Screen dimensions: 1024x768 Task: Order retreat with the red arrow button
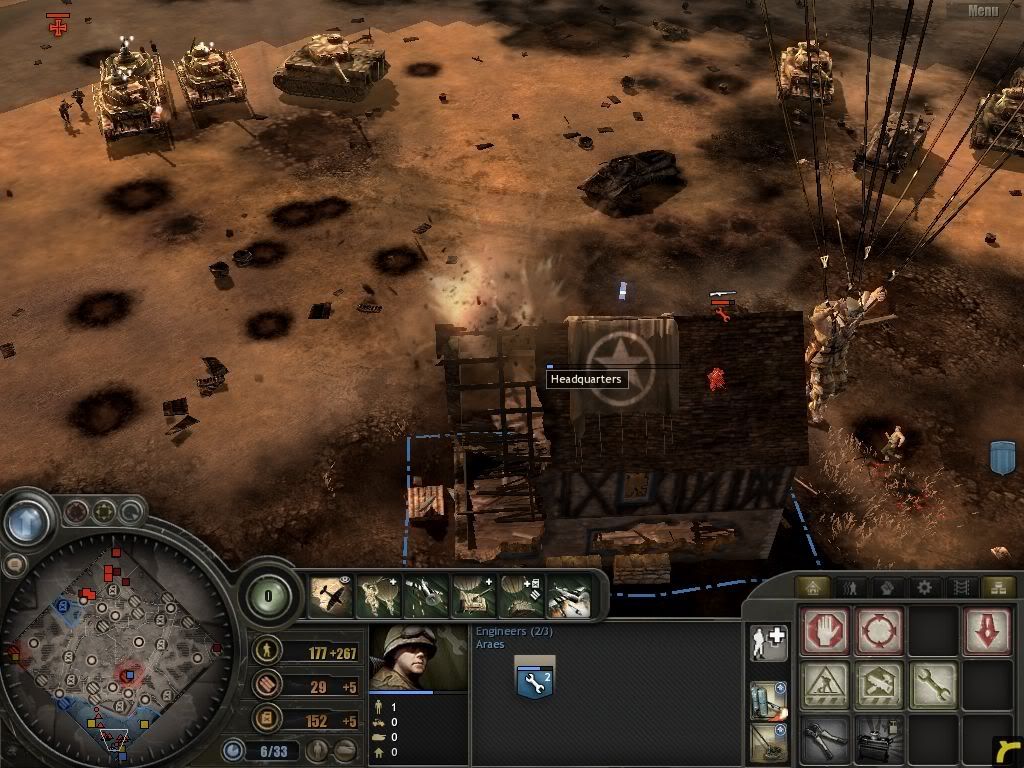click(x=985, y=632)
